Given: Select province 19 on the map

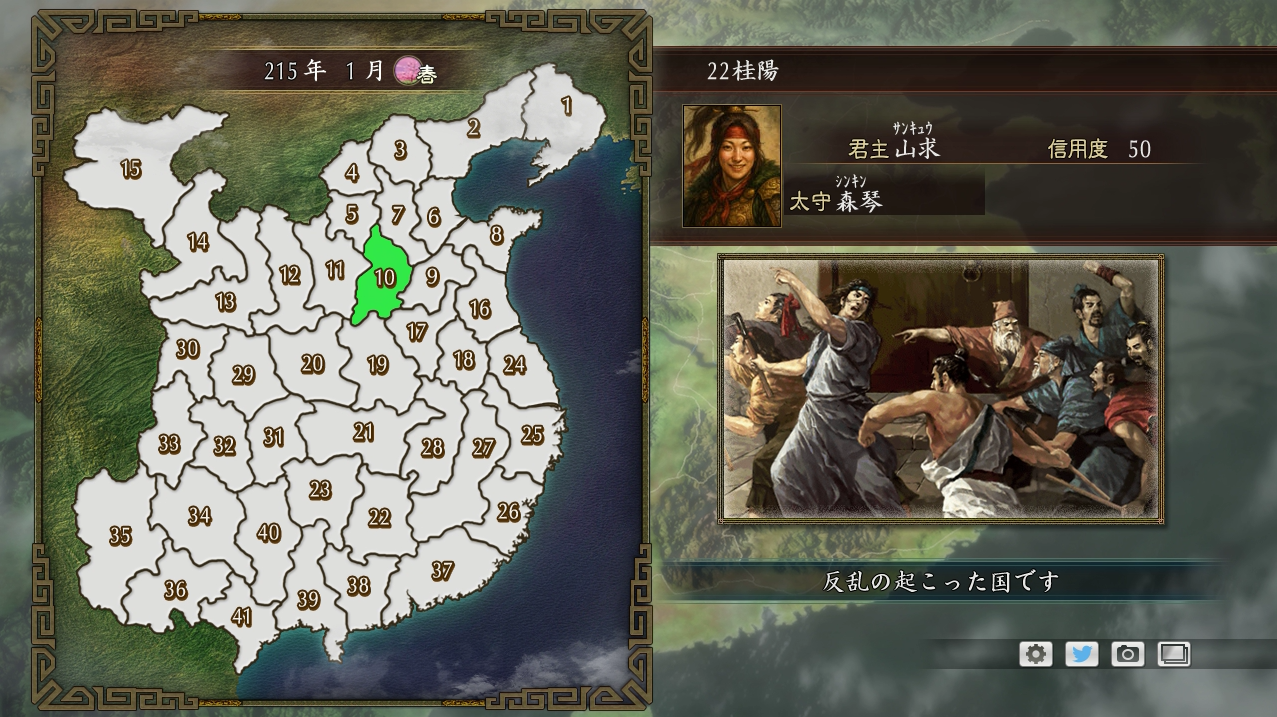Looking at the screenshot, I should click(377, 365).
